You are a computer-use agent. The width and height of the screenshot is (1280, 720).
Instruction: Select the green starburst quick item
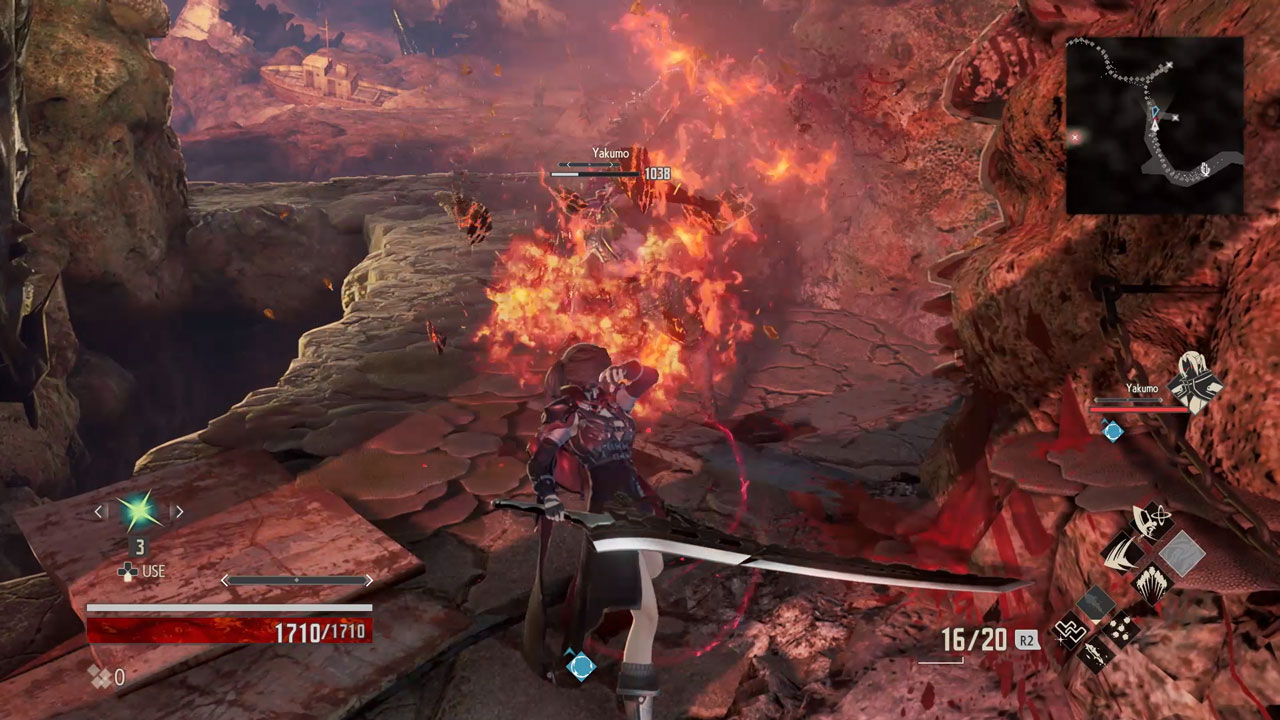pos(137,512)
